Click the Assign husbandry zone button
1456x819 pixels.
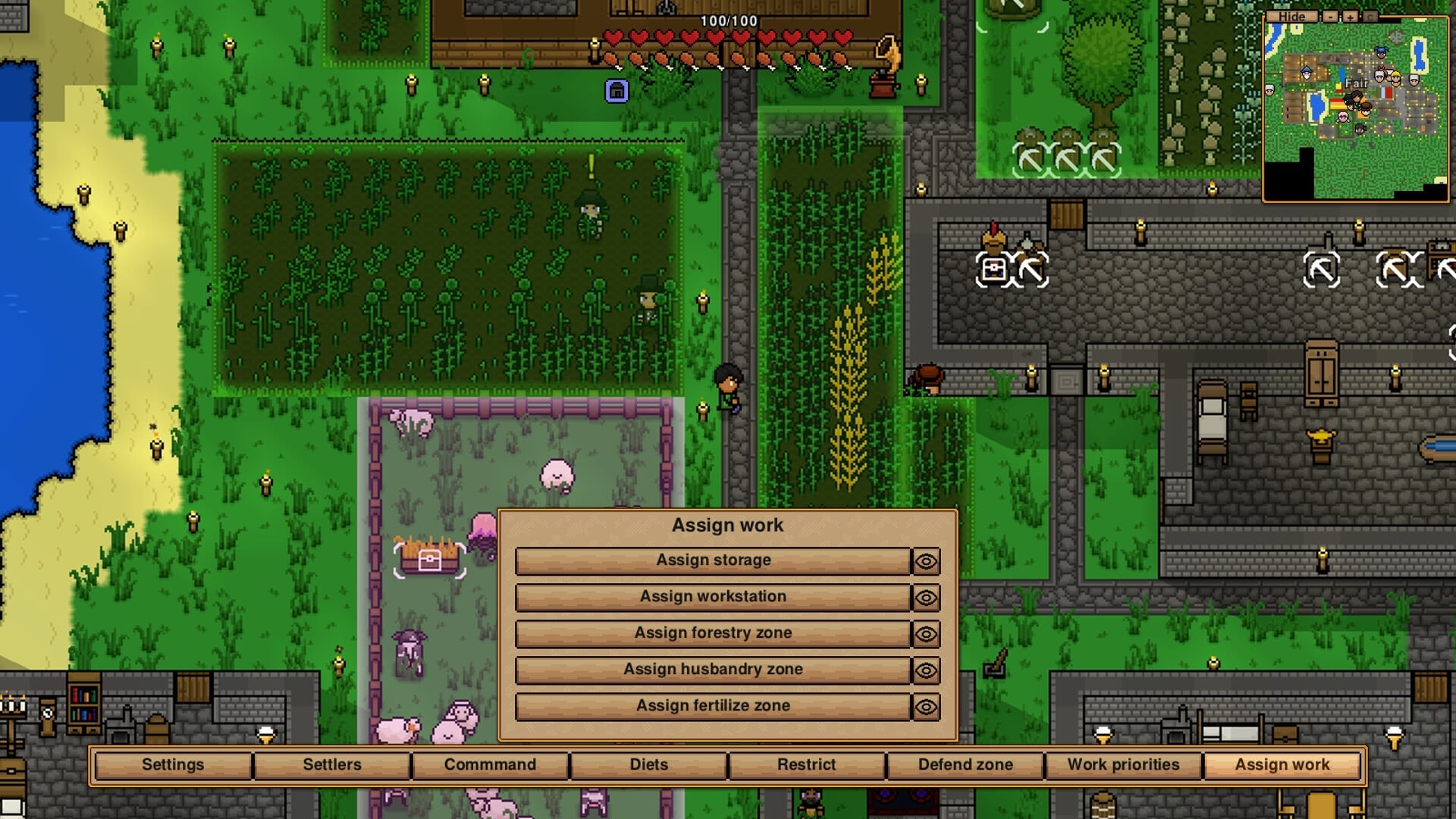coord(713,670)
